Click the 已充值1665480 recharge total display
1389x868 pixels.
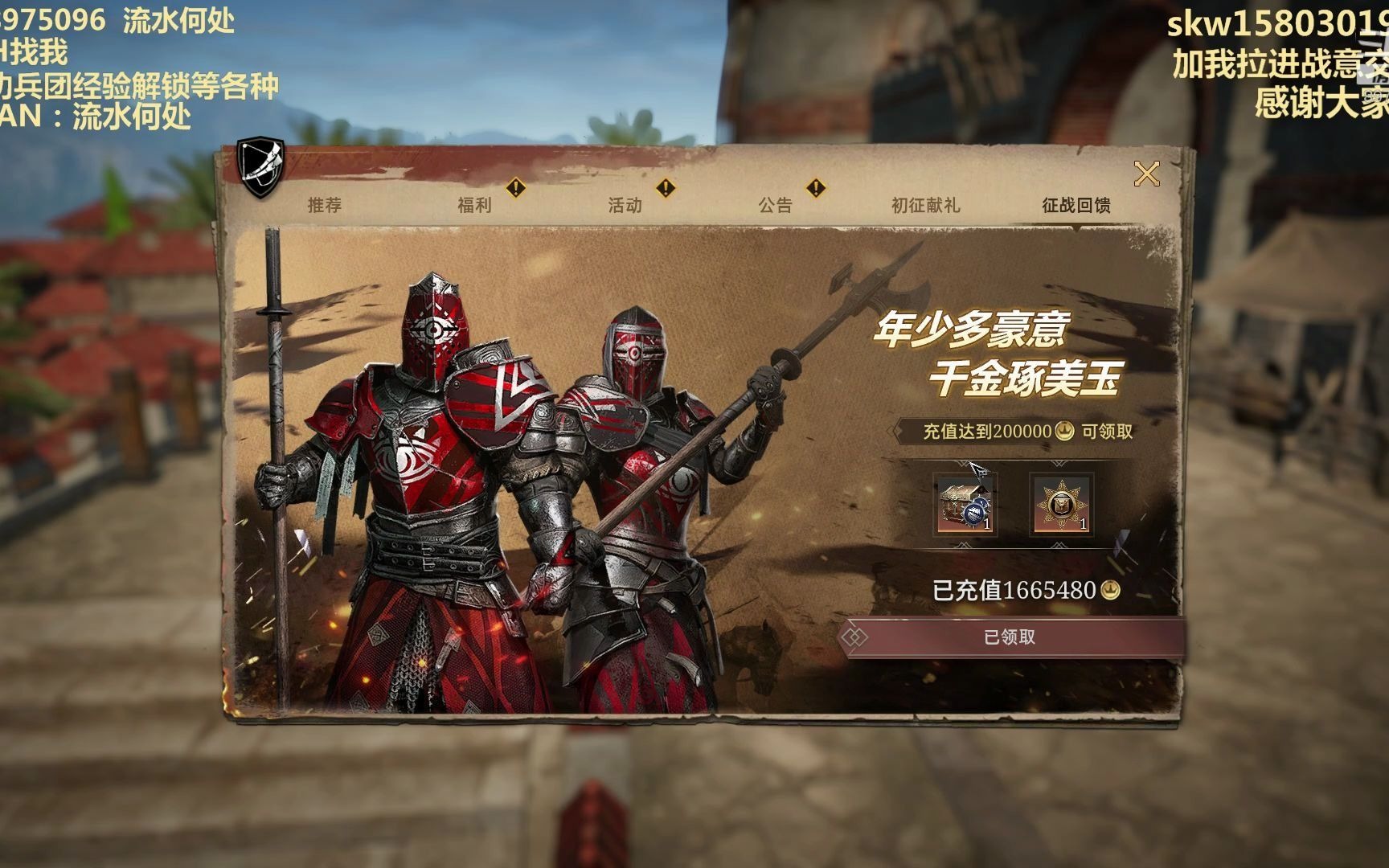point(1017,589)
